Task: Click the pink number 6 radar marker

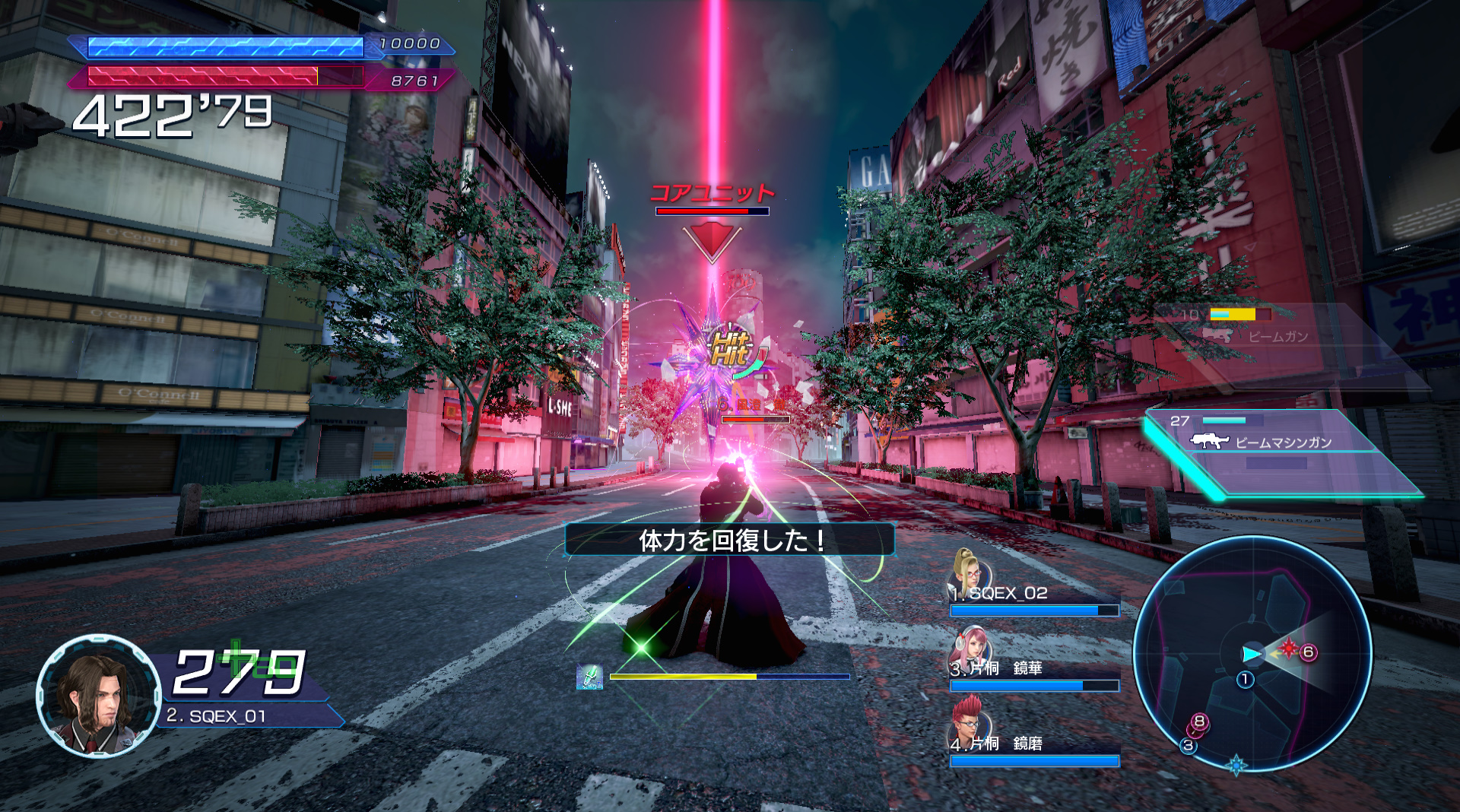Action: click(x=1308, y=652)
